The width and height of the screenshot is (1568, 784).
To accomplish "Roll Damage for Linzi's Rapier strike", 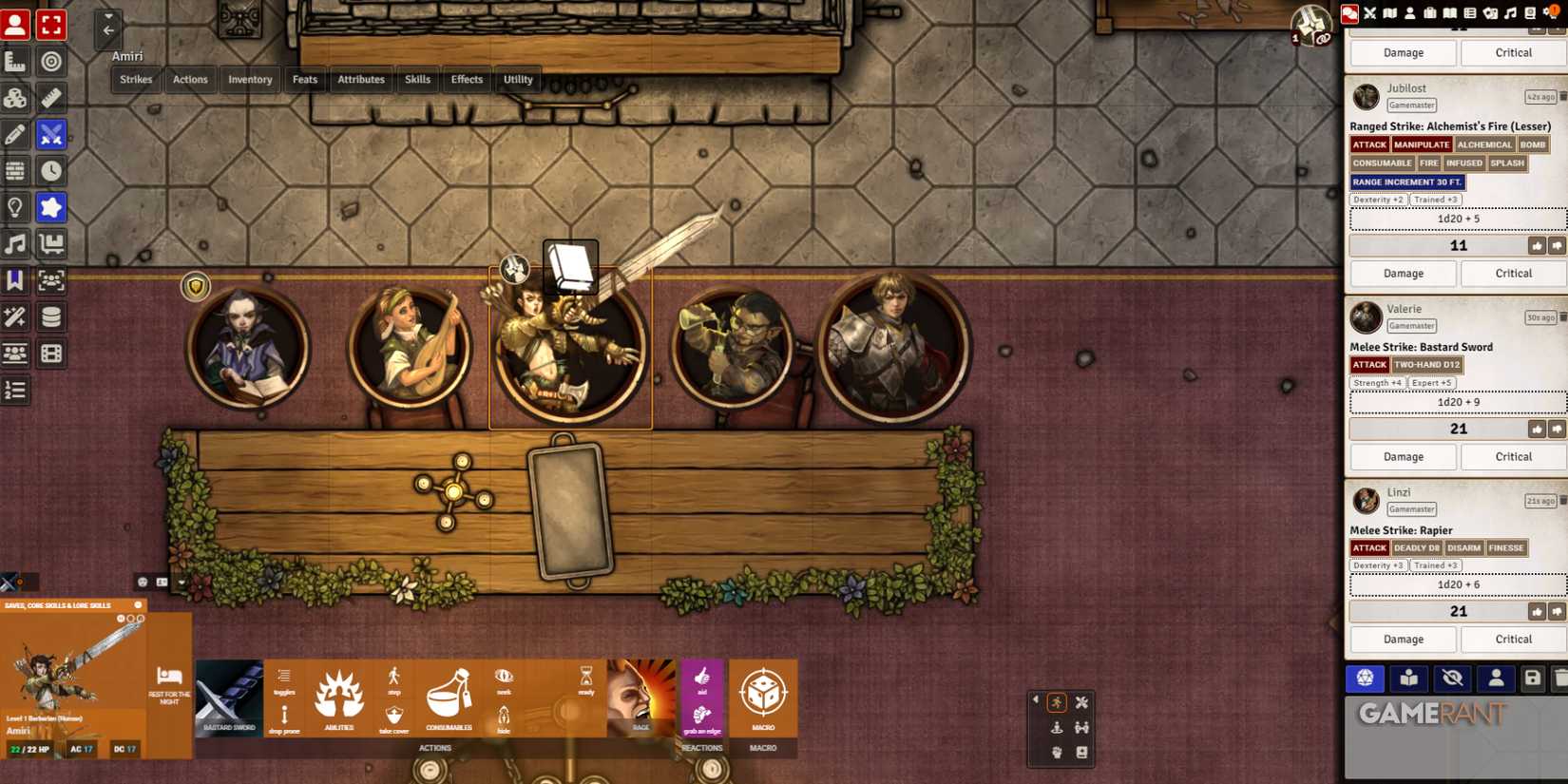I will 1403,639.
